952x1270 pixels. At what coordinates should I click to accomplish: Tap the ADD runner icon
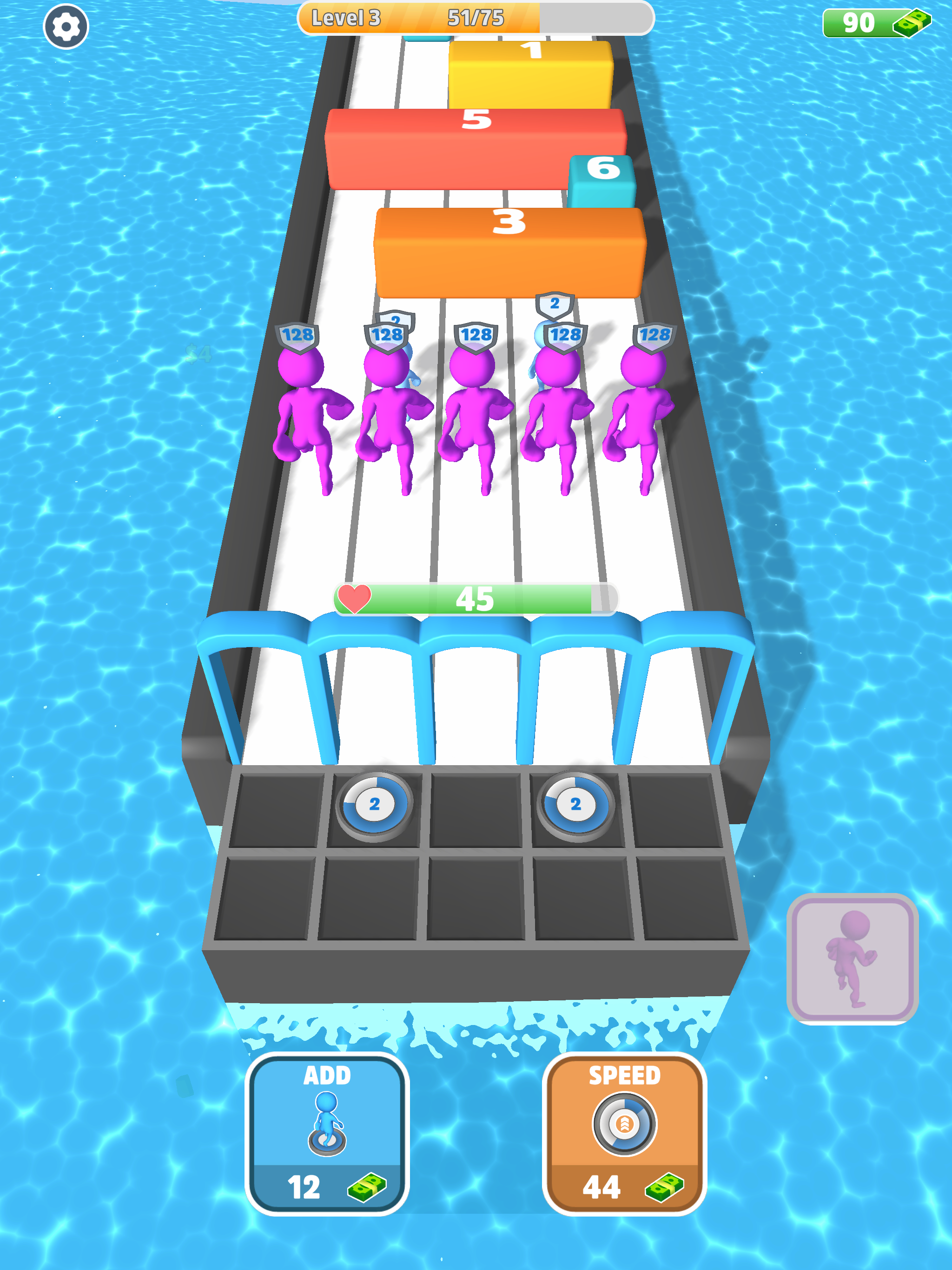tap(326, 1123)
